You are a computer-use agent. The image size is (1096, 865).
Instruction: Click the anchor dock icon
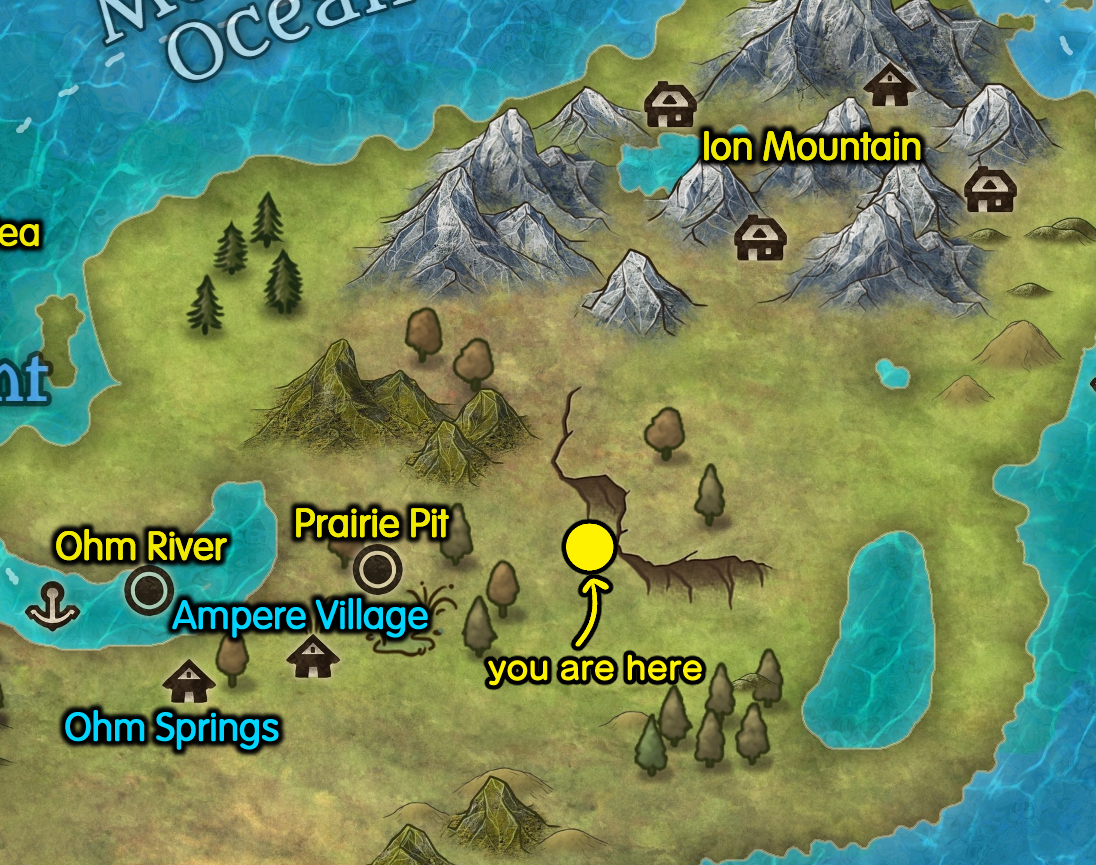click(53, 607)
